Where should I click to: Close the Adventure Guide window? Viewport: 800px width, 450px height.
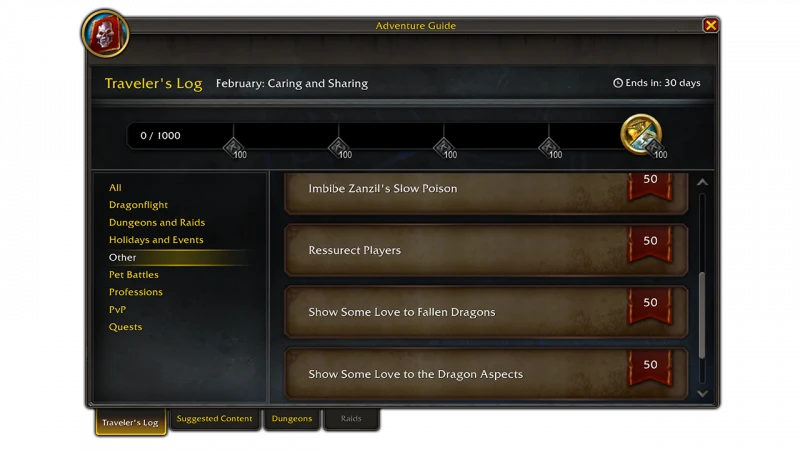710,25
